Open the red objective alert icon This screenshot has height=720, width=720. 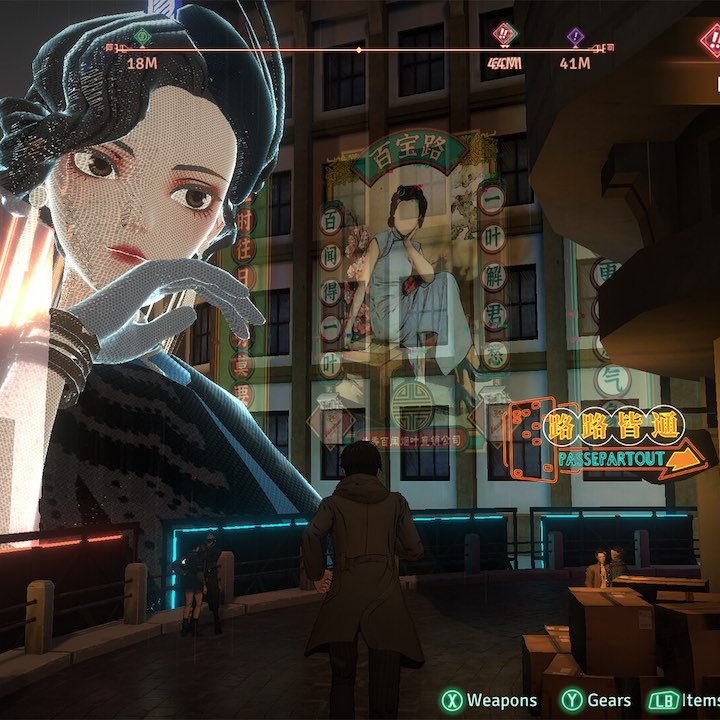tap(710, 42)
